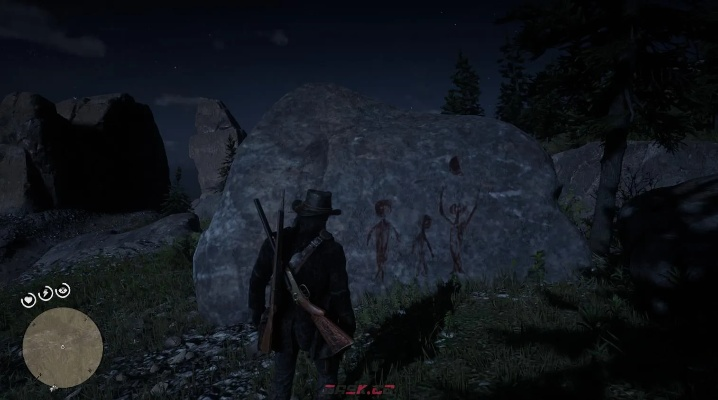Screen dimensions: 718x400
Task: Select the heart health core icon
Action: coord(31,298)
